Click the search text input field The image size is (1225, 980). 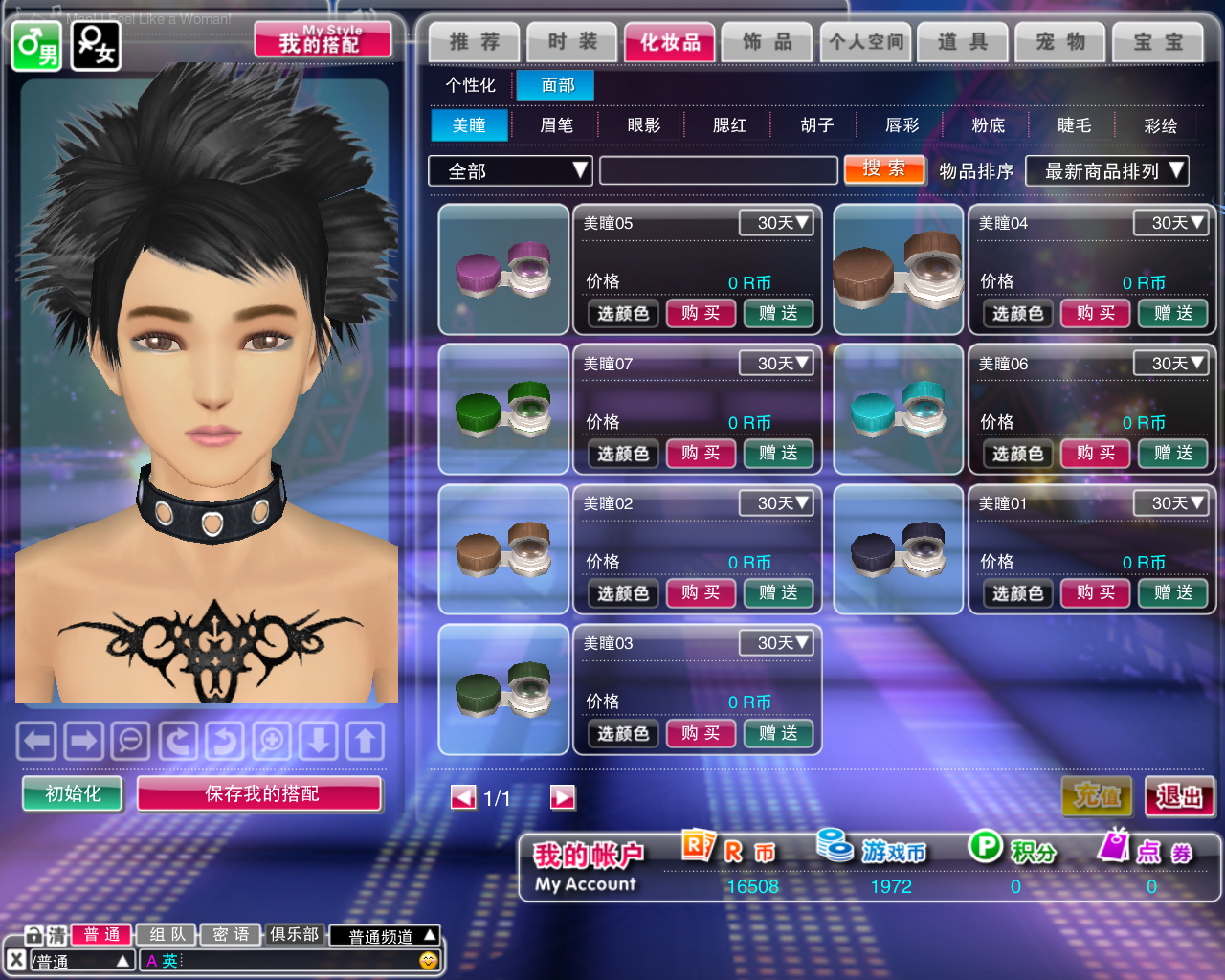718,171
